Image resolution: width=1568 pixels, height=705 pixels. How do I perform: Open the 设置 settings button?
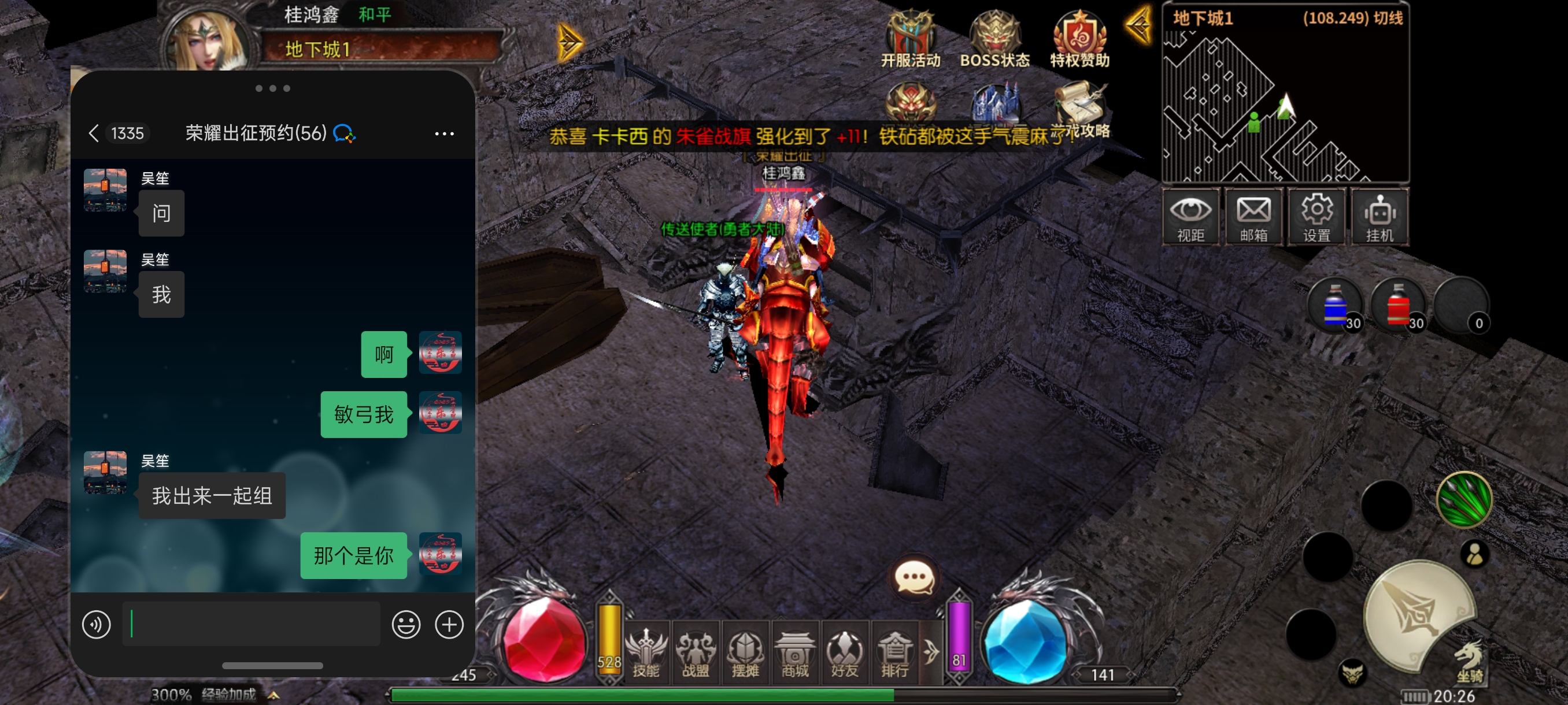1316,217
